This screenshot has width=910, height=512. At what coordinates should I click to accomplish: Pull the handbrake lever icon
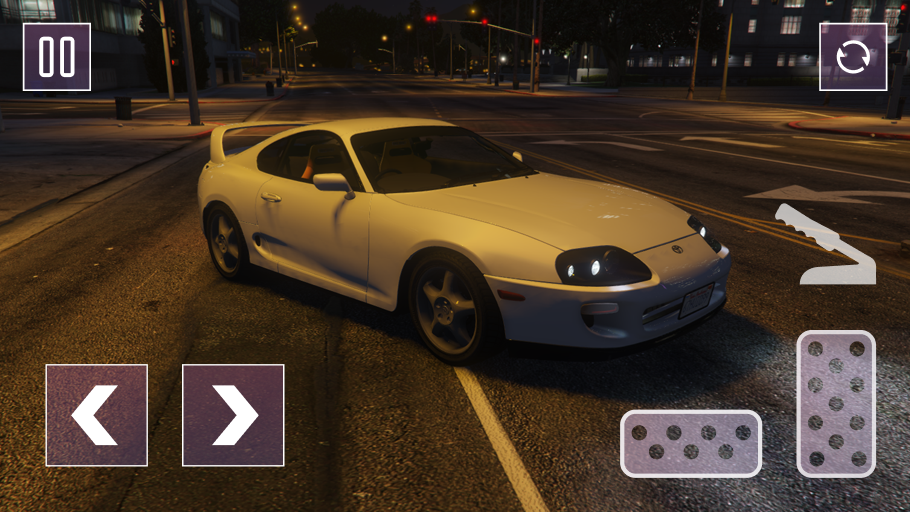[x=826, y=246]
